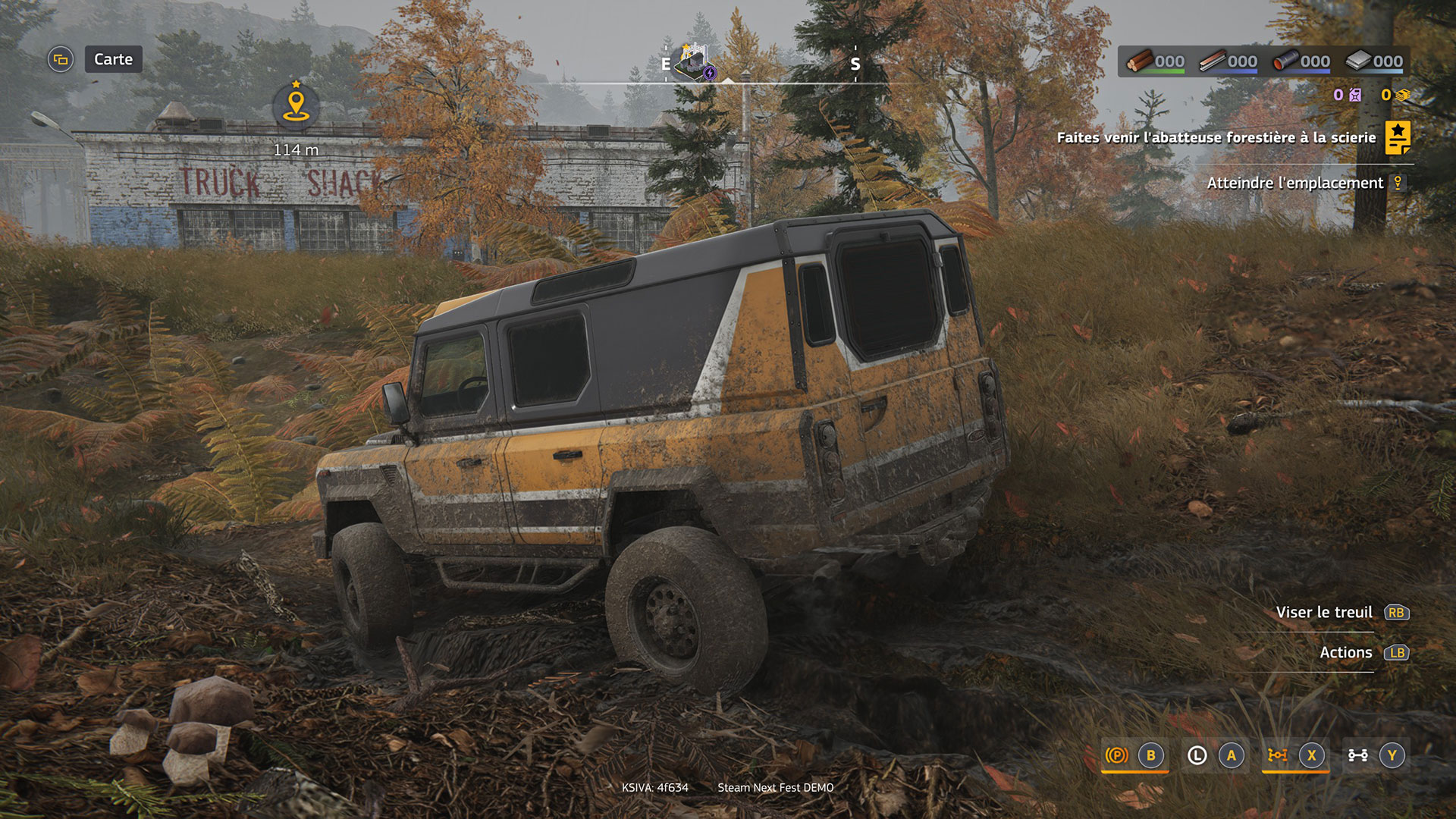Select the yellow waypoint marker at 114 m

pyautogui.click(x=296, y=105)
